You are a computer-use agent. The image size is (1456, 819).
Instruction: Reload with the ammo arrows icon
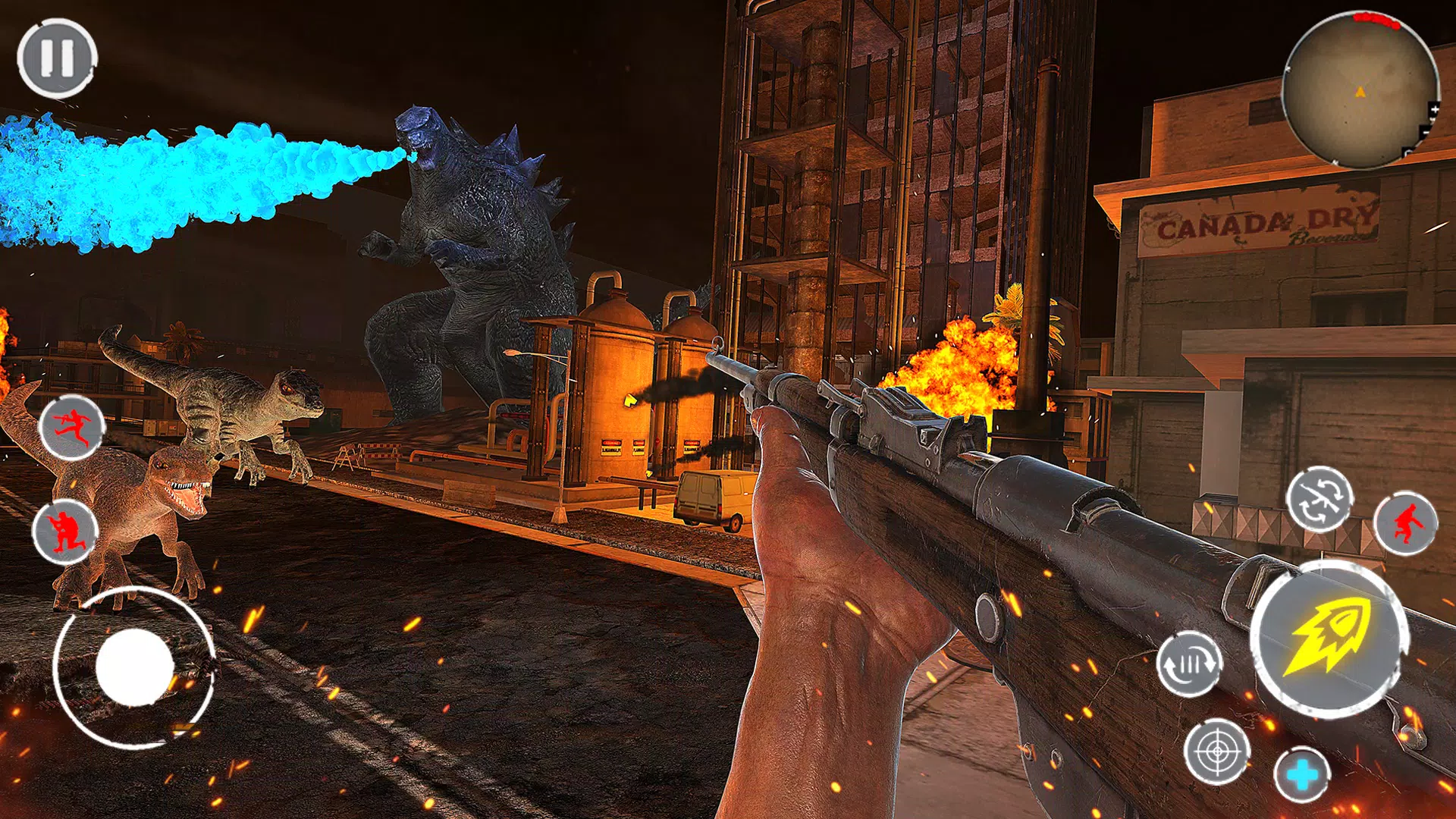pos(1189,664)
